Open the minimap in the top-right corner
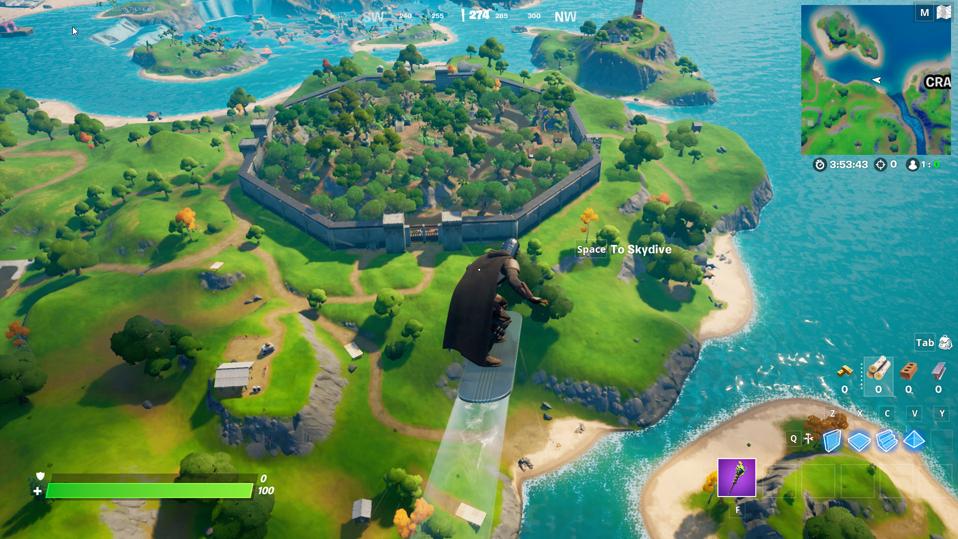Viewport: 958px width, 539px height. tap(875, 80)
